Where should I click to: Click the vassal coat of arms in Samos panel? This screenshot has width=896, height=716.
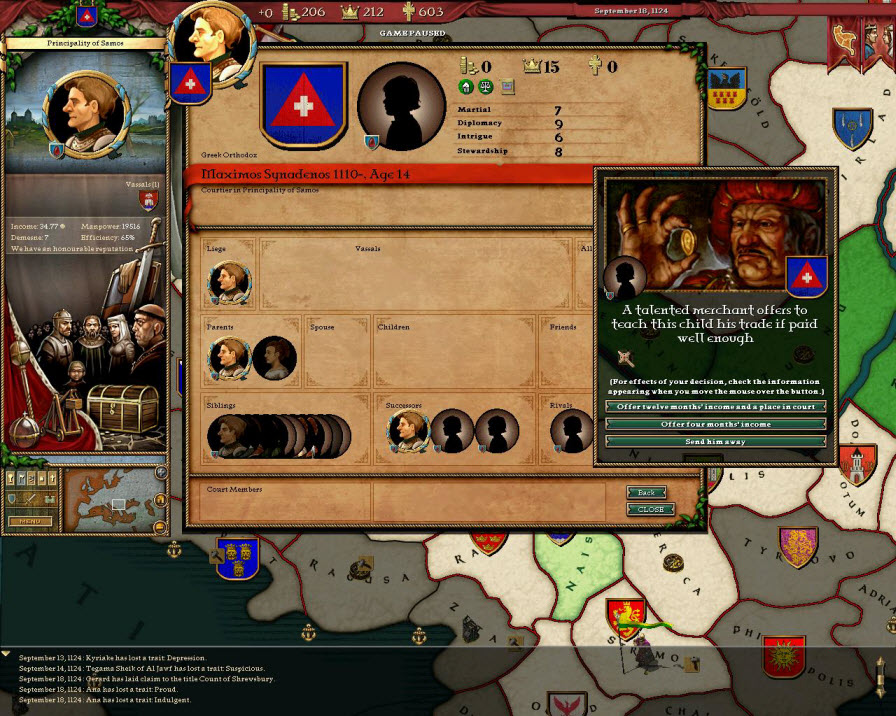[x=149, y=199]
